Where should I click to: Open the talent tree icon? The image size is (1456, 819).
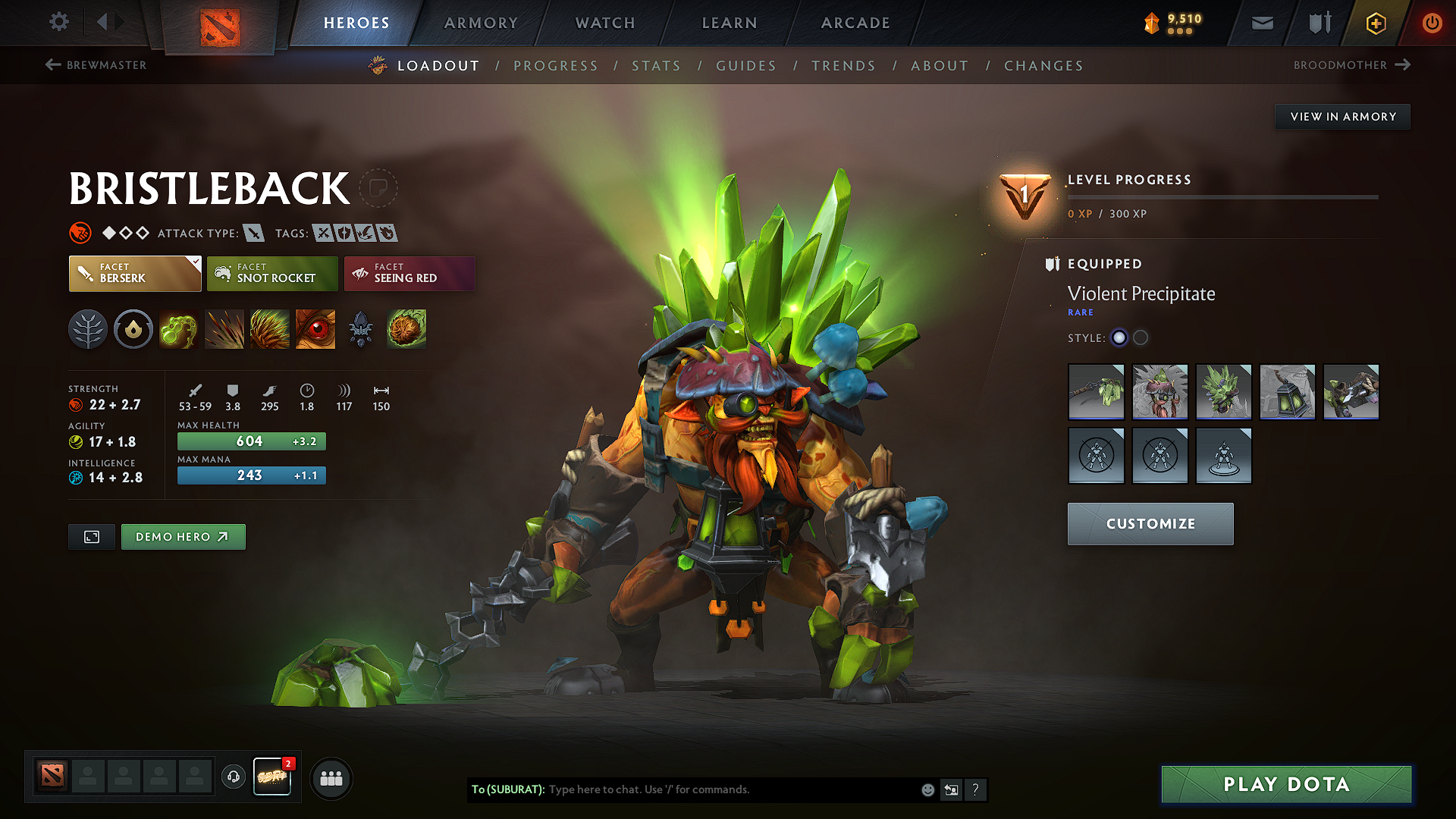coord(88,329)
